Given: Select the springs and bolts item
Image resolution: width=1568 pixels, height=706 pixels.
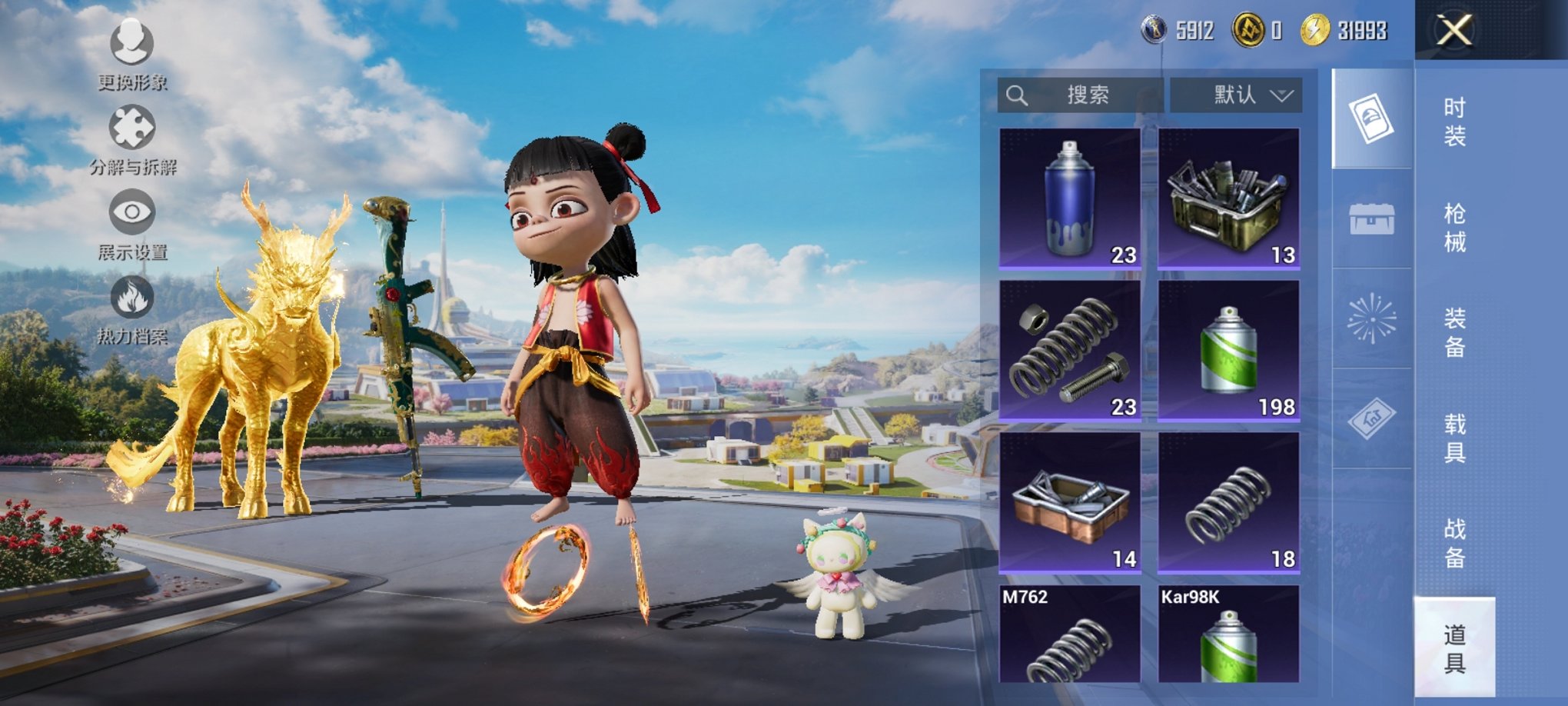Looking at the screenshot, I should (x=1069, y=350).
